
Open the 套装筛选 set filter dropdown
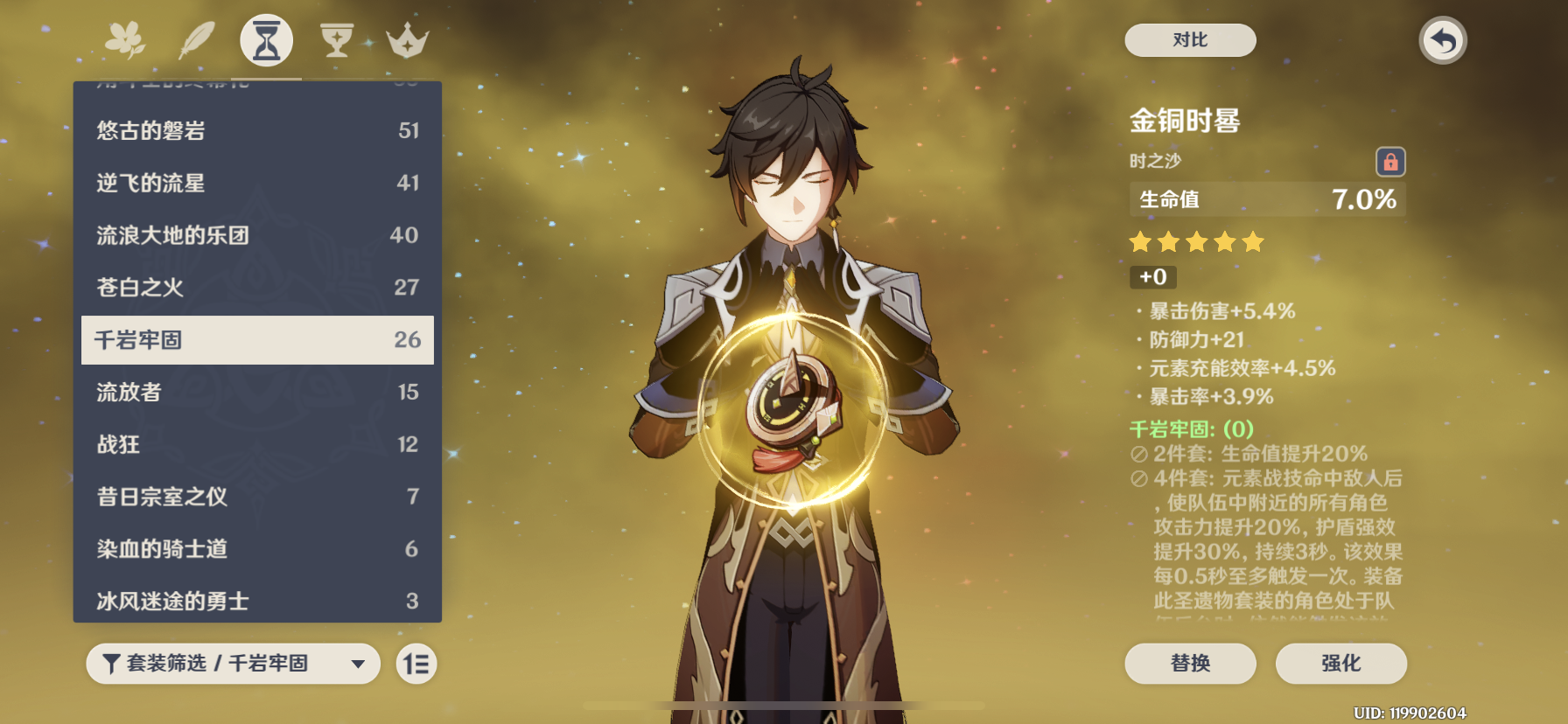click(233, 664)
